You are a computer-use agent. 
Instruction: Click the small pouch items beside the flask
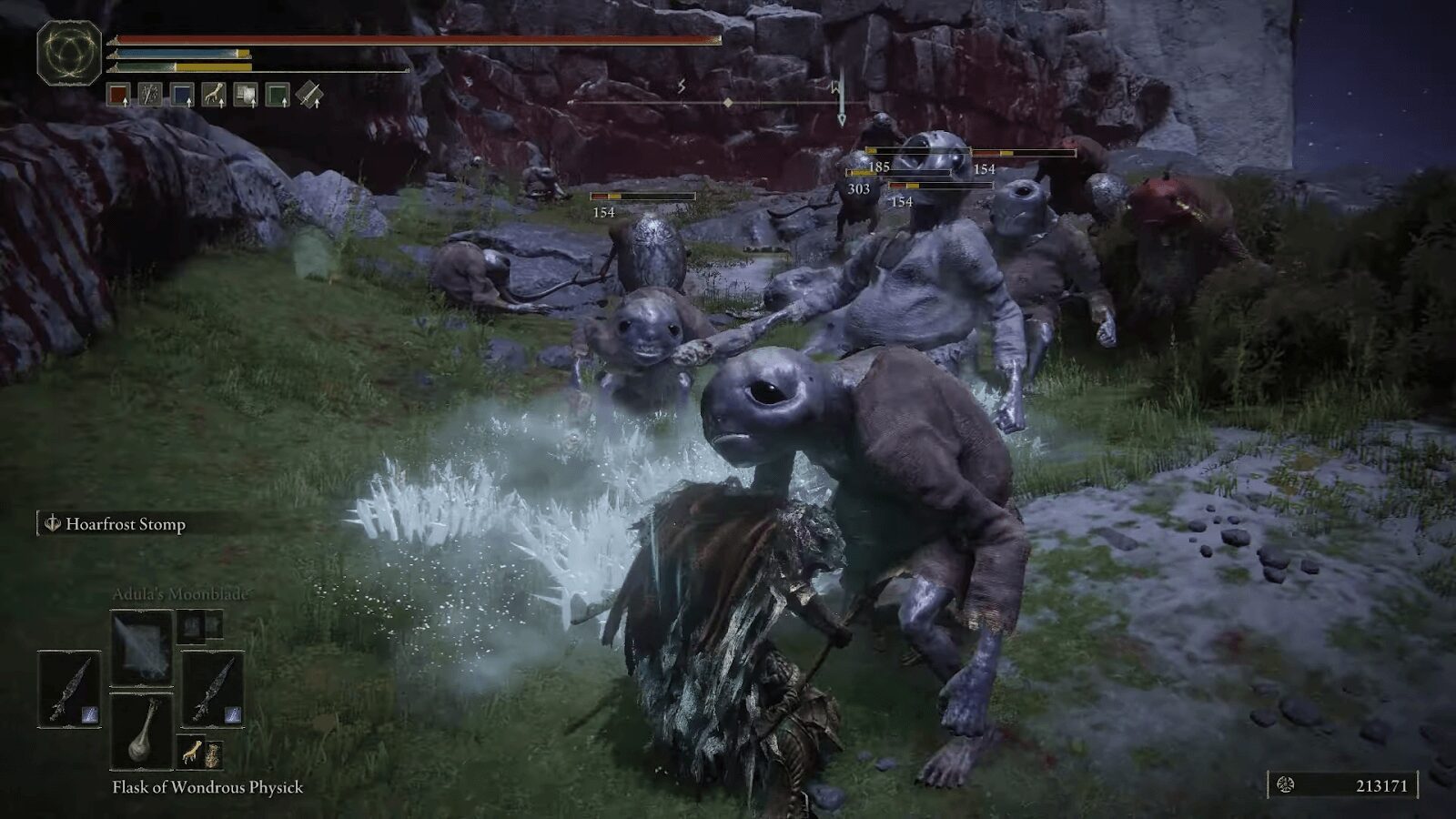coord(201,753)
